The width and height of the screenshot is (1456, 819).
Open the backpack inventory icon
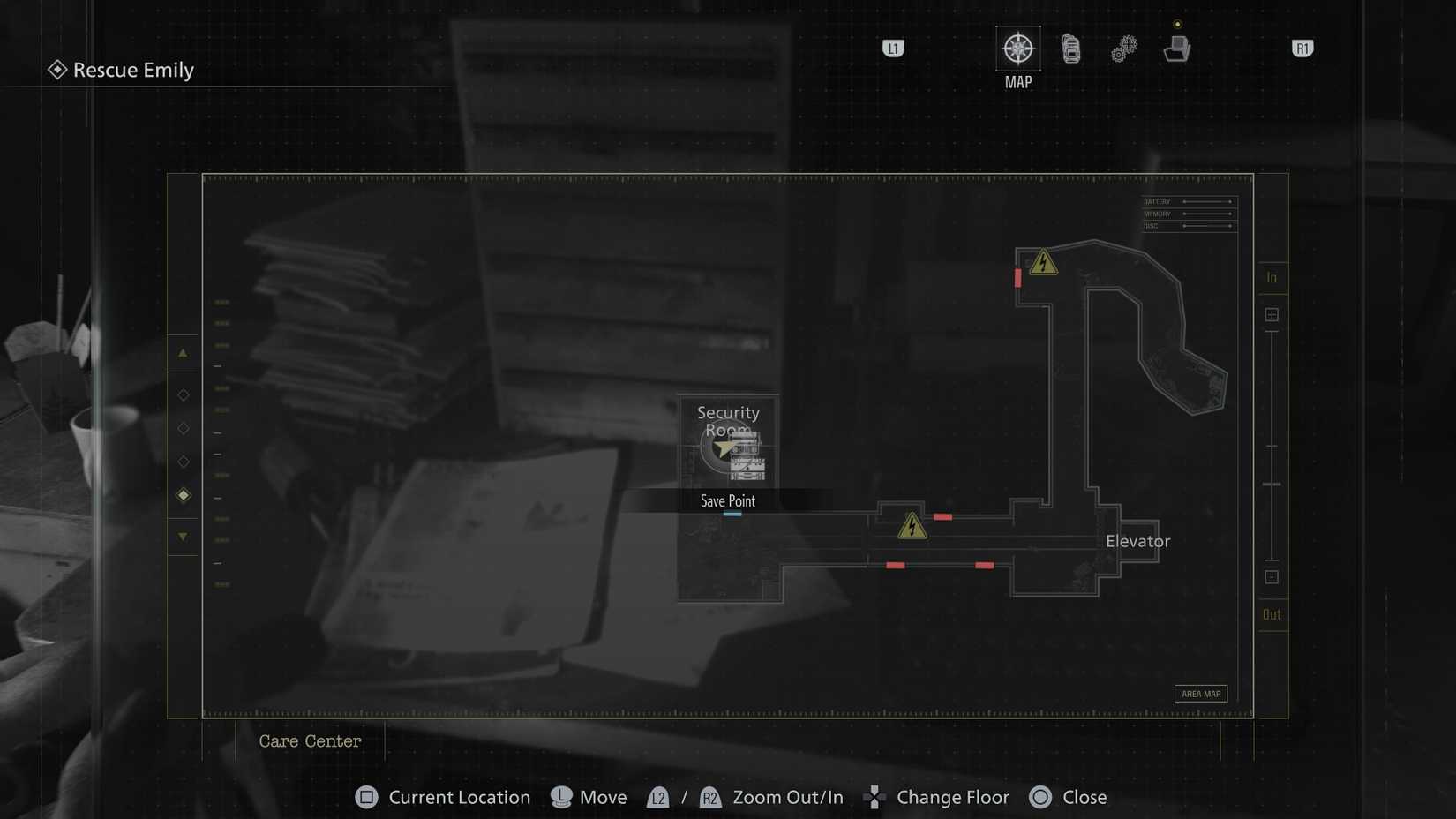click(1070, 49)
